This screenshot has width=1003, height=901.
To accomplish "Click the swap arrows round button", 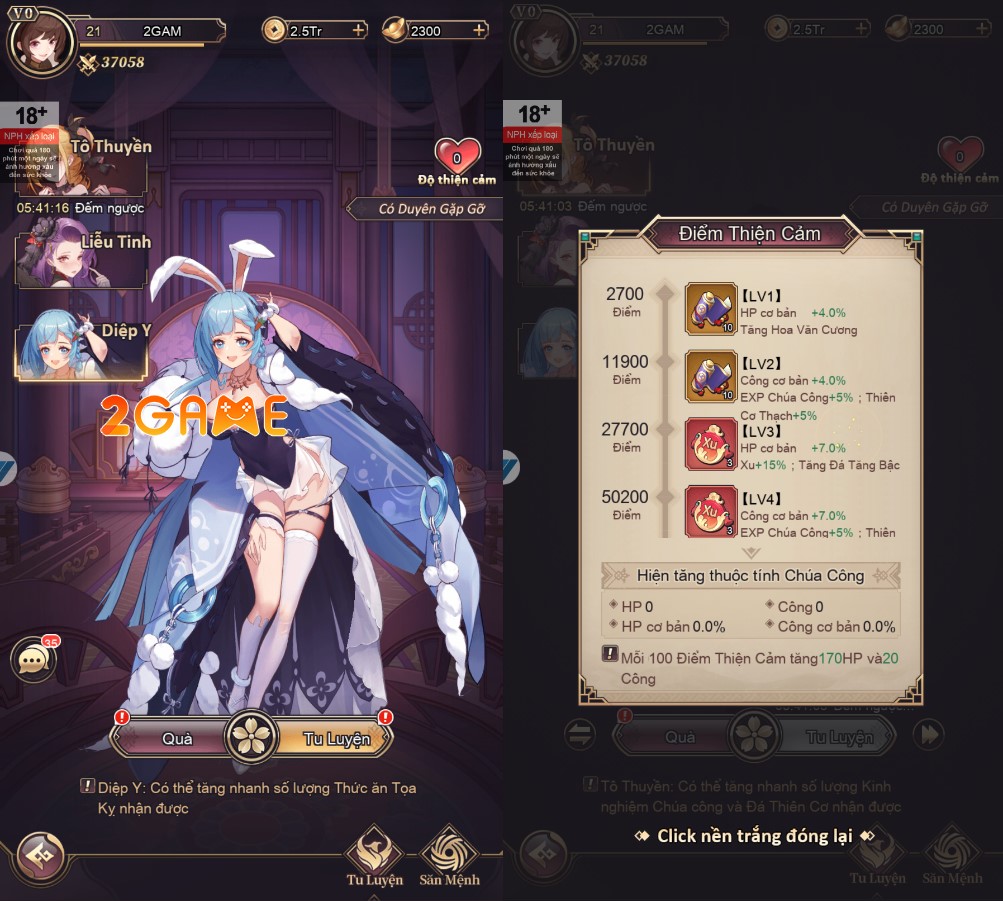I will tap(580, 735).
